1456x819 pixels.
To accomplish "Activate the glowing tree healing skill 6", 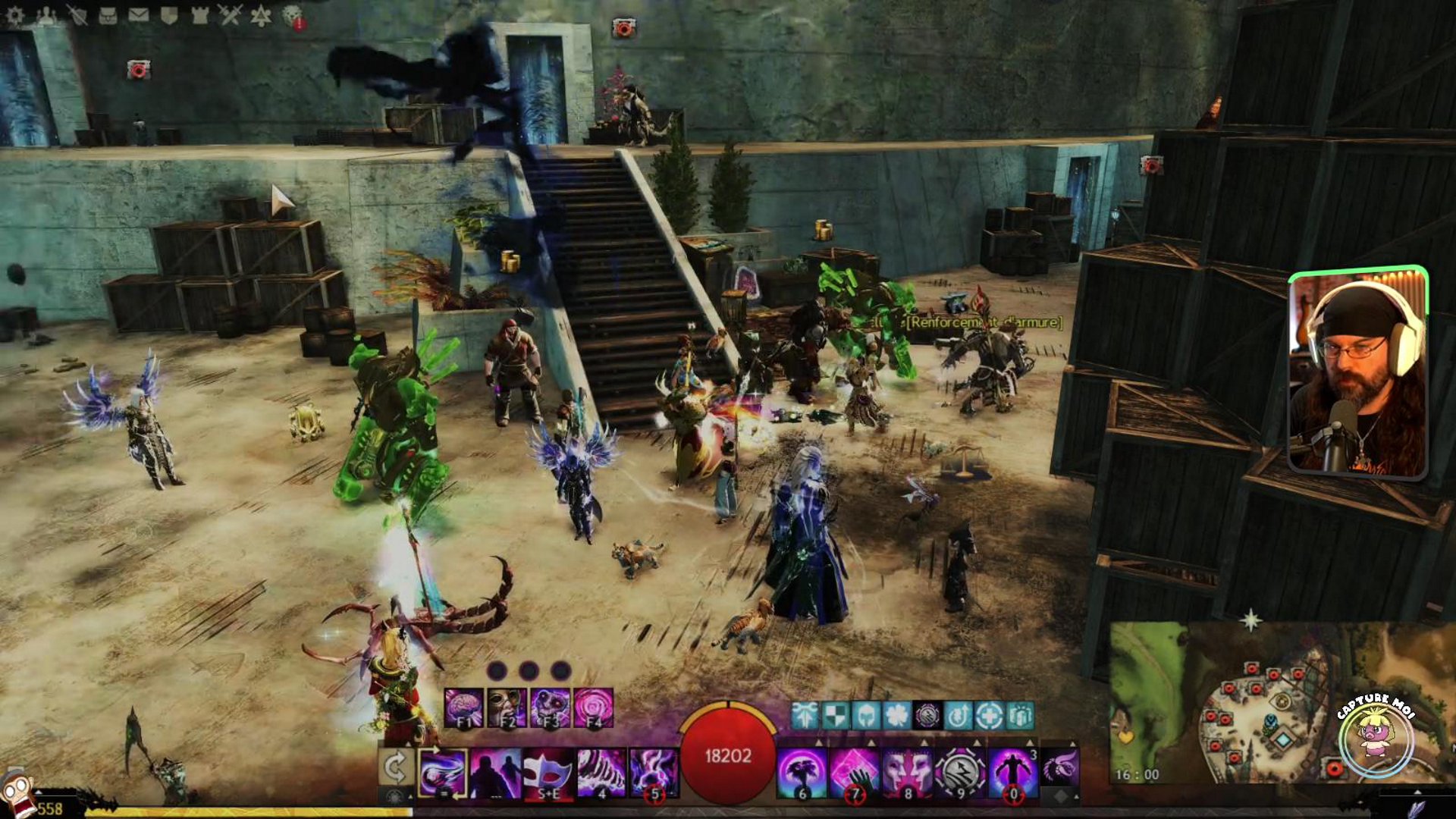I will [x=802, y=773].
